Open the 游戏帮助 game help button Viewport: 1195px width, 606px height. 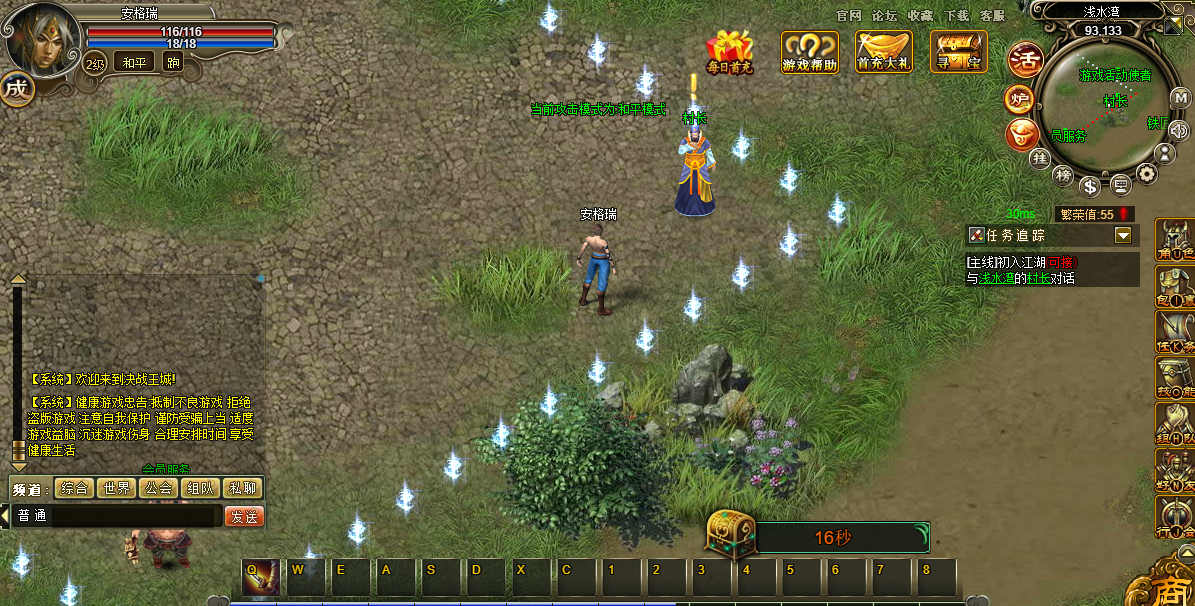809,51
